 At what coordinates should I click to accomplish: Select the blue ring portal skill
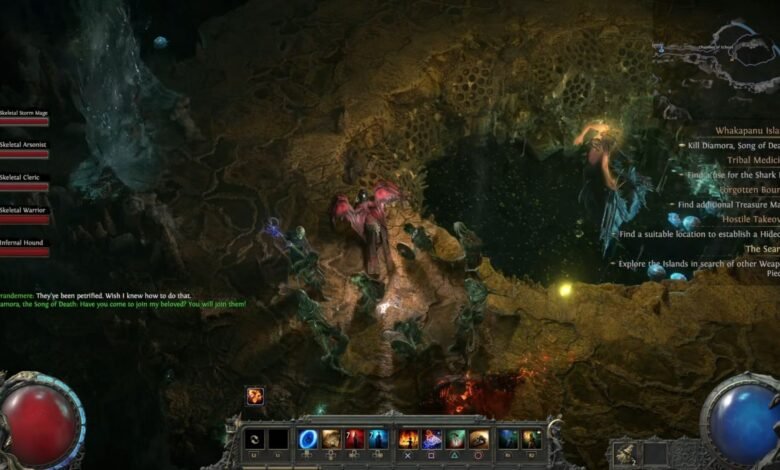[308, 439]
